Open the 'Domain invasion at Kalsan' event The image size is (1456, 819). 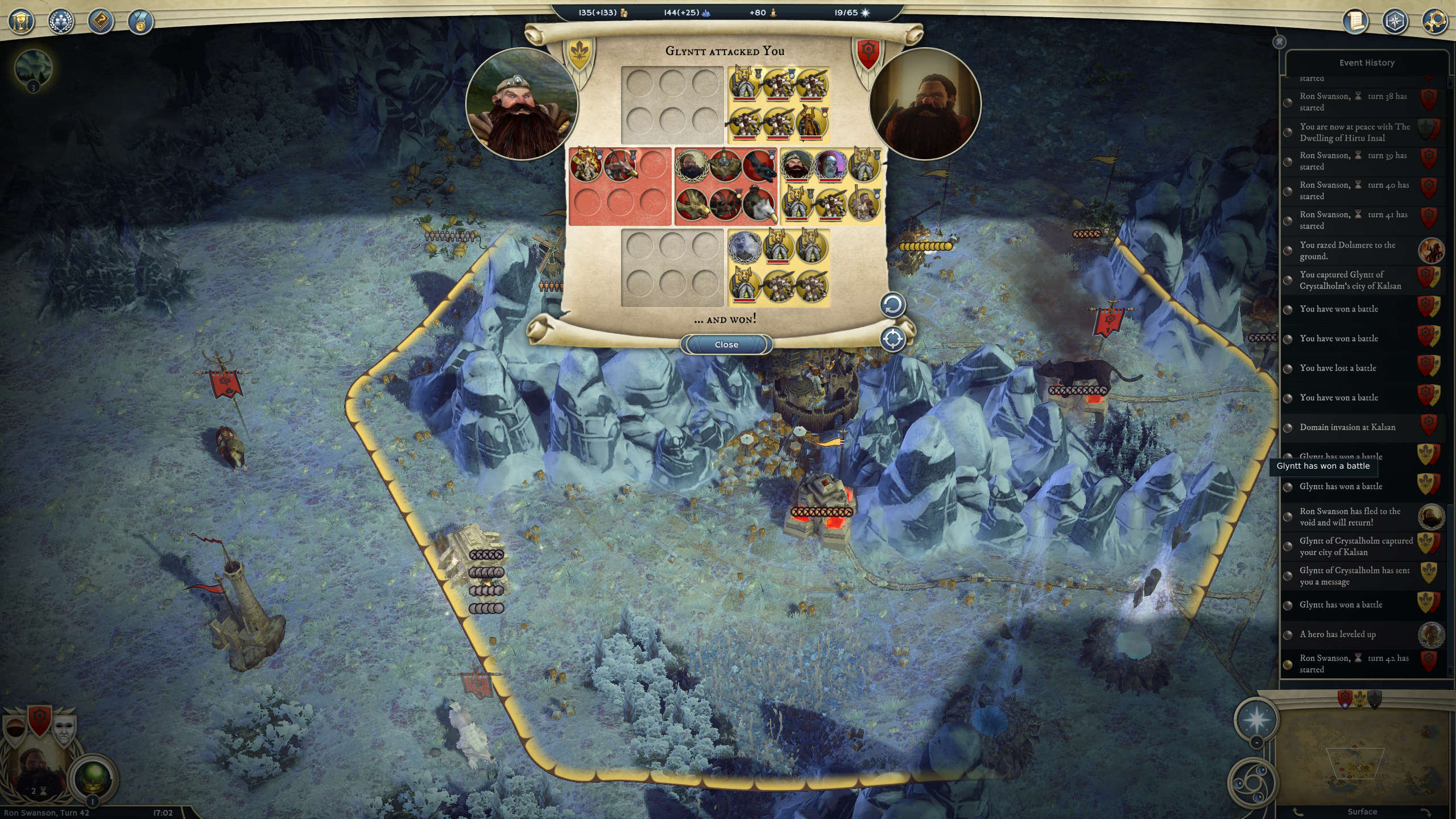pyautogui.click(x=1347, y=427)
